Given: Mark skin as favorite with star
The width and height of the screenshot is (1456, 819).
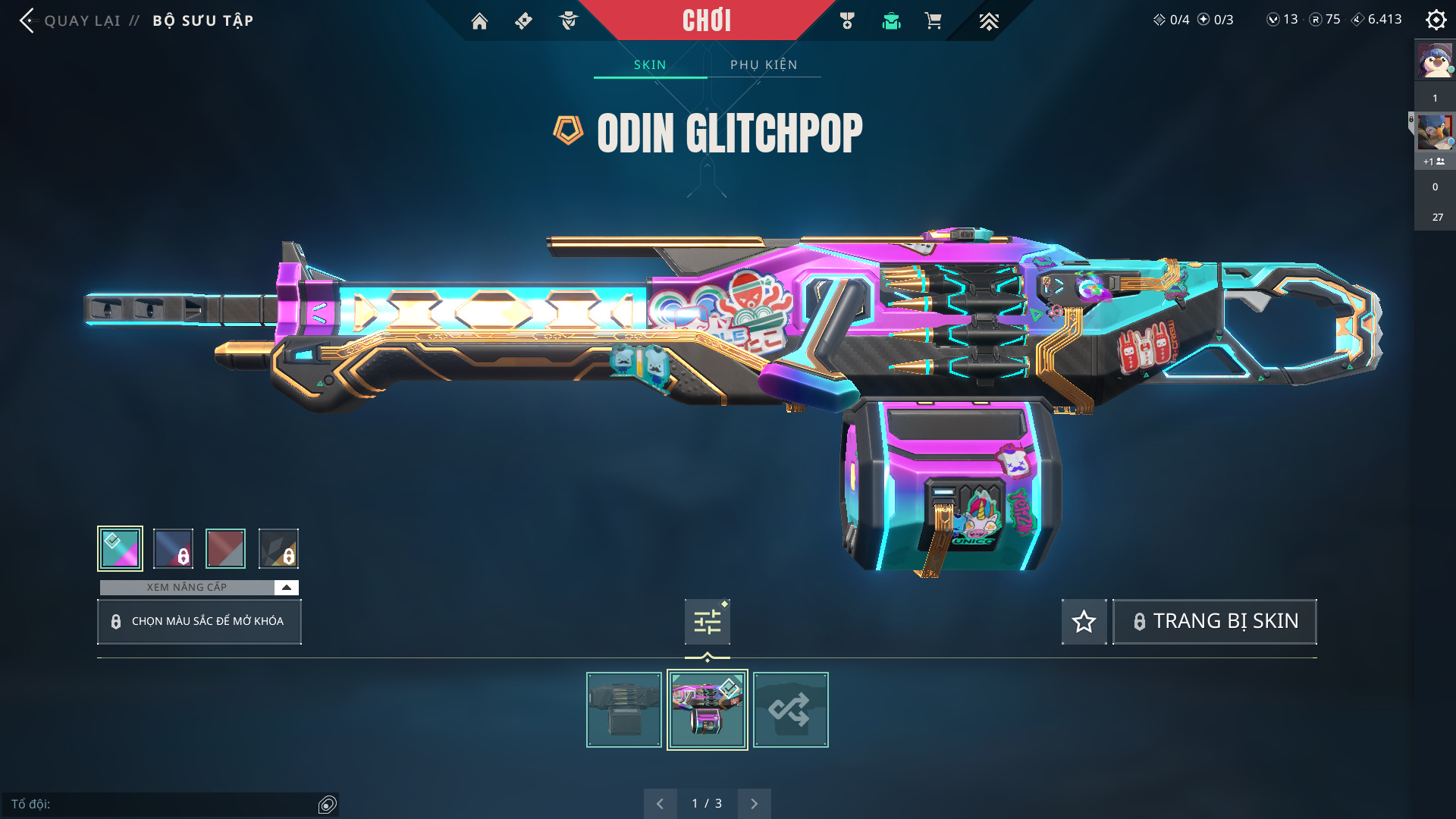Looking at the screenshot, I should point(1084,622).
